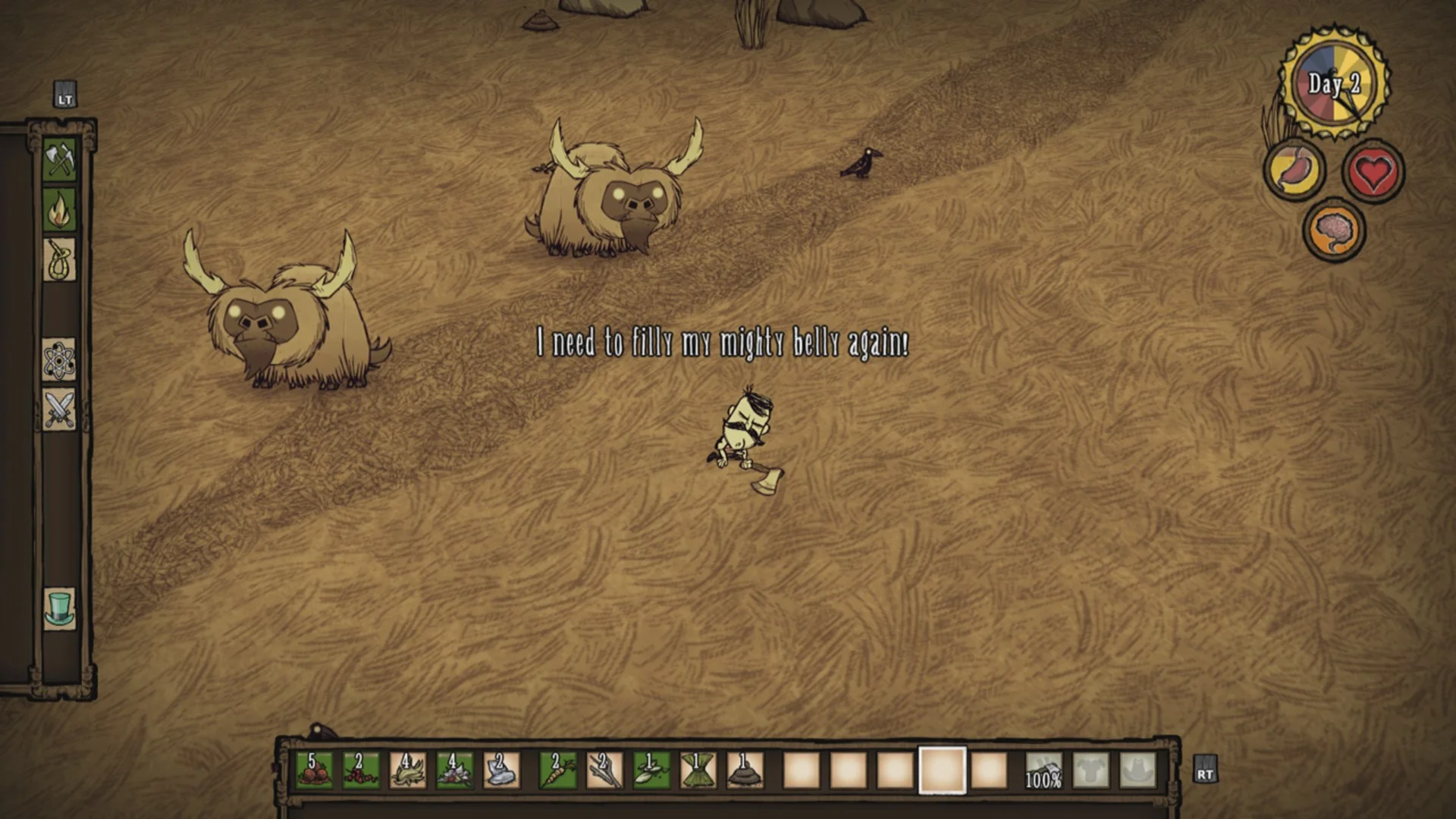Choose the Dress top hat tab

[x=60, y=609]
